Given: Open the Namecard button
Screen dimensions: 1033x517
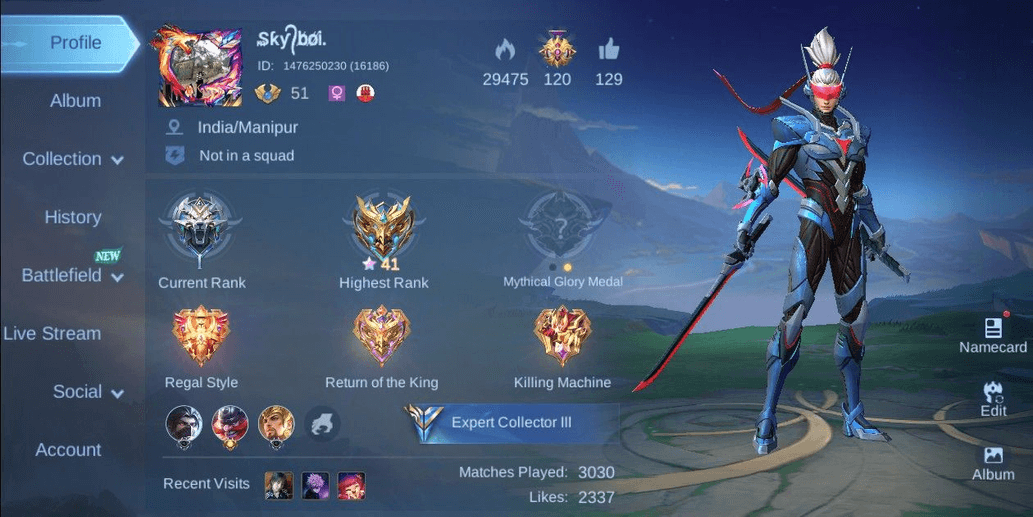Looking at the screenshot, I should pos(992,335).
